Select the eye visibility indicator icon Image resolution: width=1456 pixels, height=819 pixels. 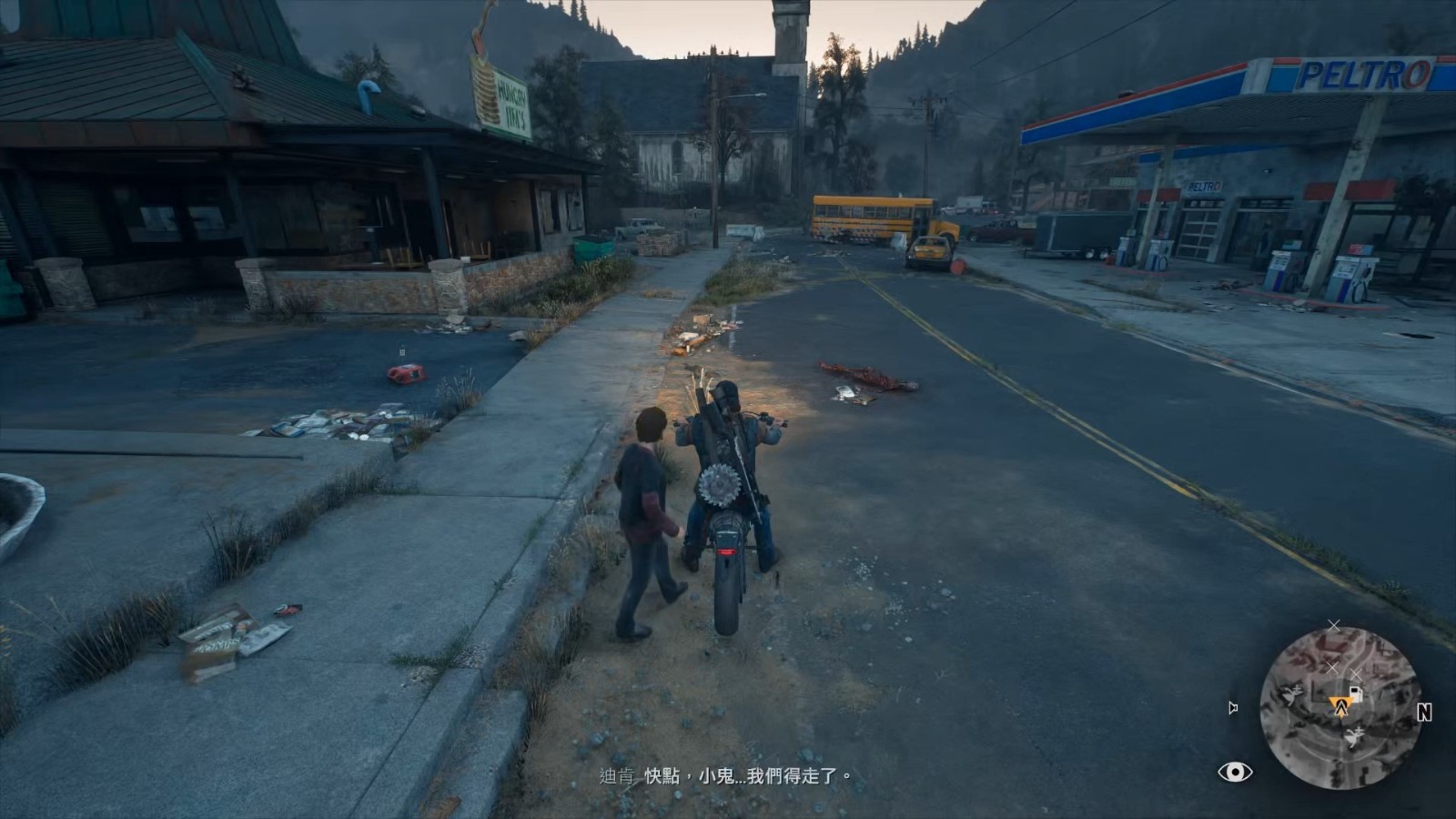point(1235,773)
